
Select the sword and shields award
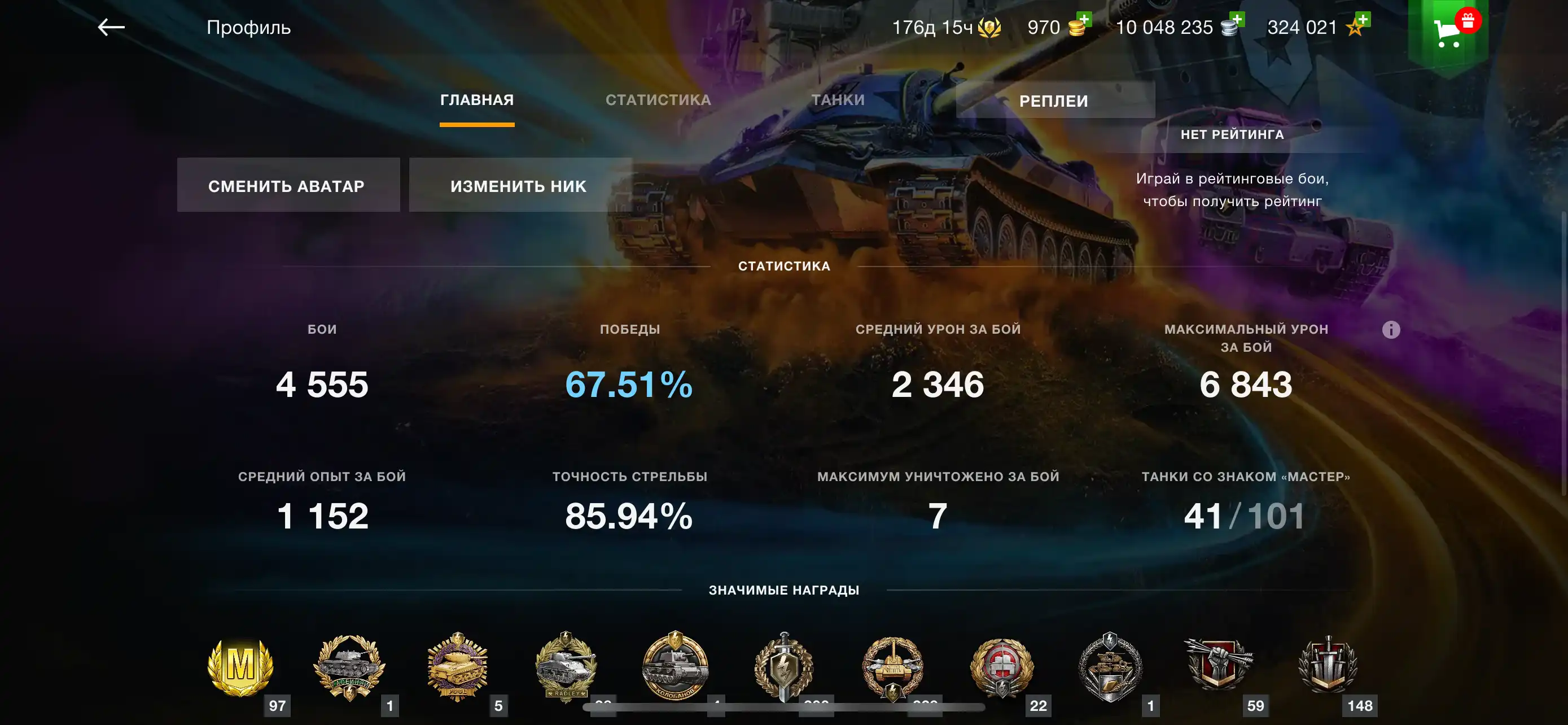coord(1328,665)
